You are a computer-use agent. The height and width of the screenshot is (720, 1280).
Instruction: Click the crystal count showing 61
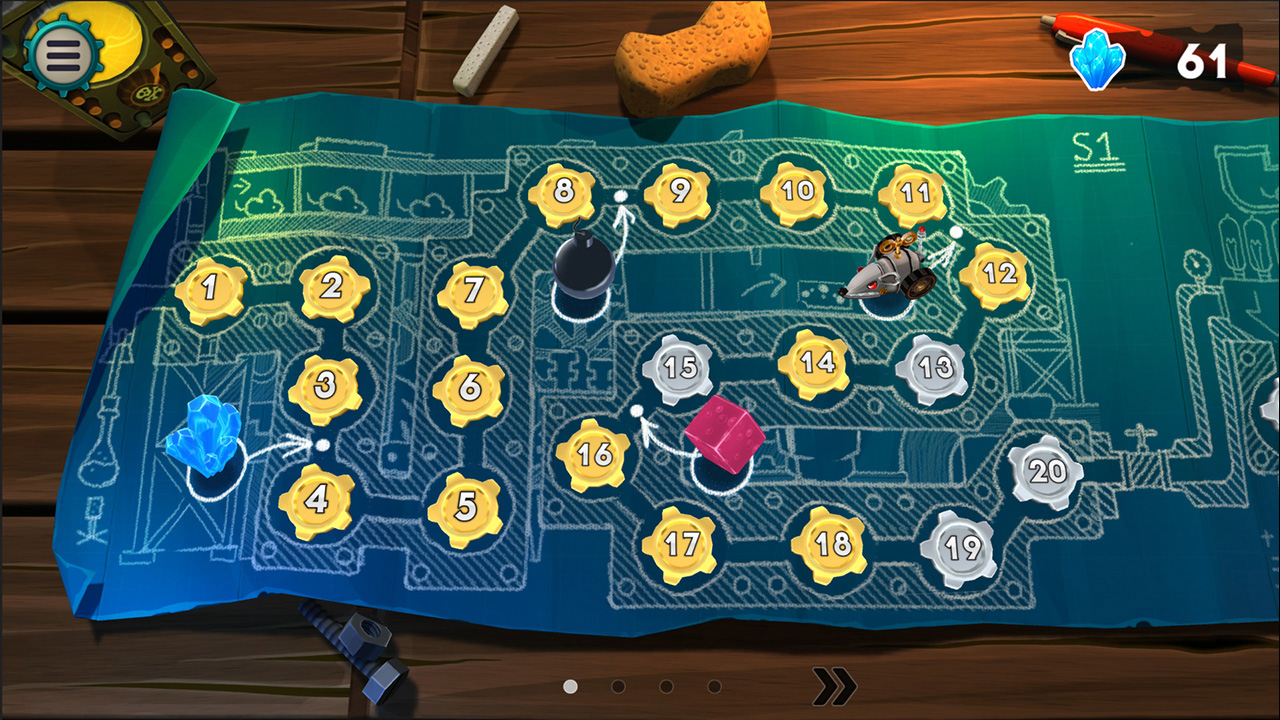pos(1205,57)
